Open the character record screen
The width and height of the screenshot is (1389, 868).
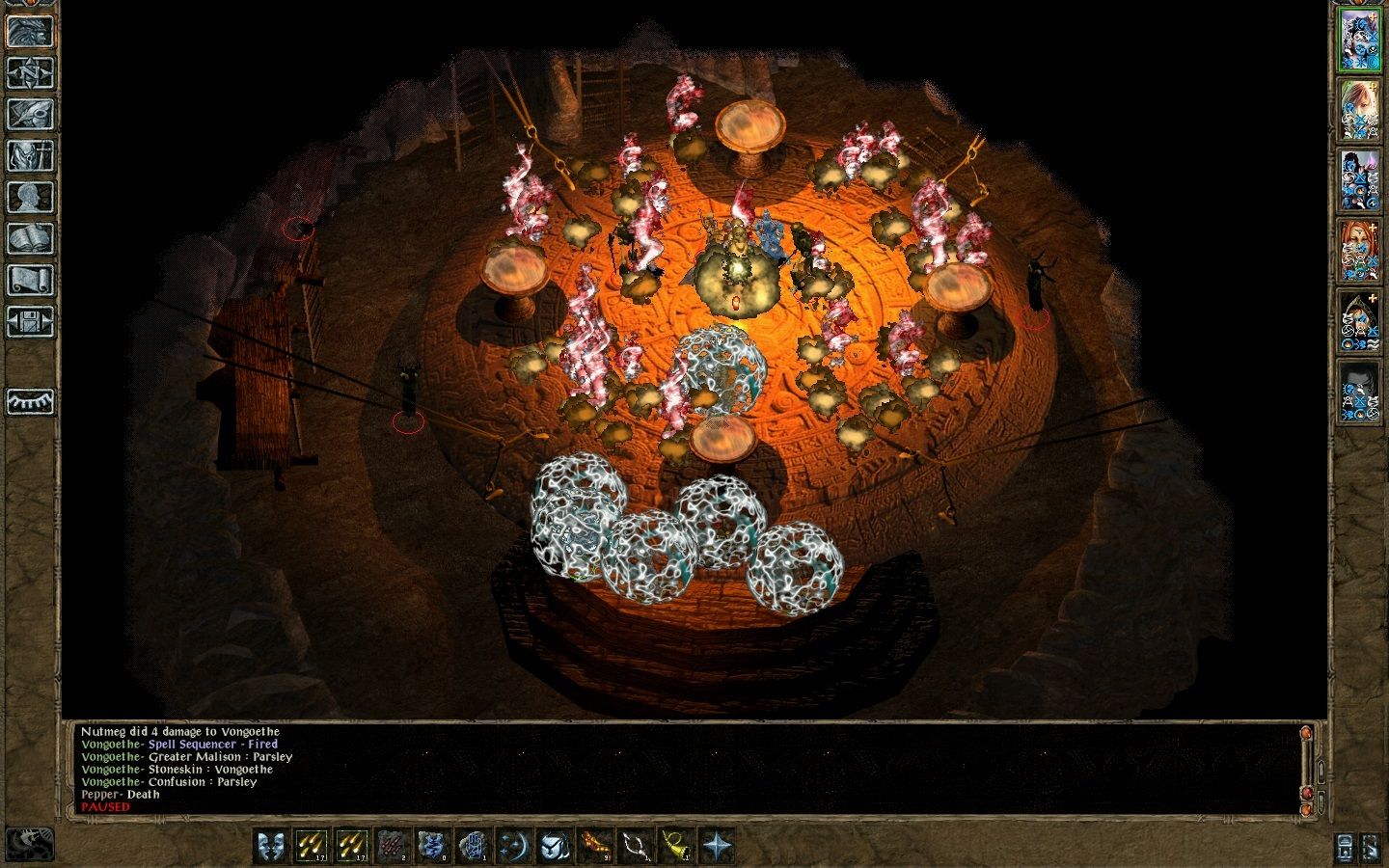click(x=30, y=197)
